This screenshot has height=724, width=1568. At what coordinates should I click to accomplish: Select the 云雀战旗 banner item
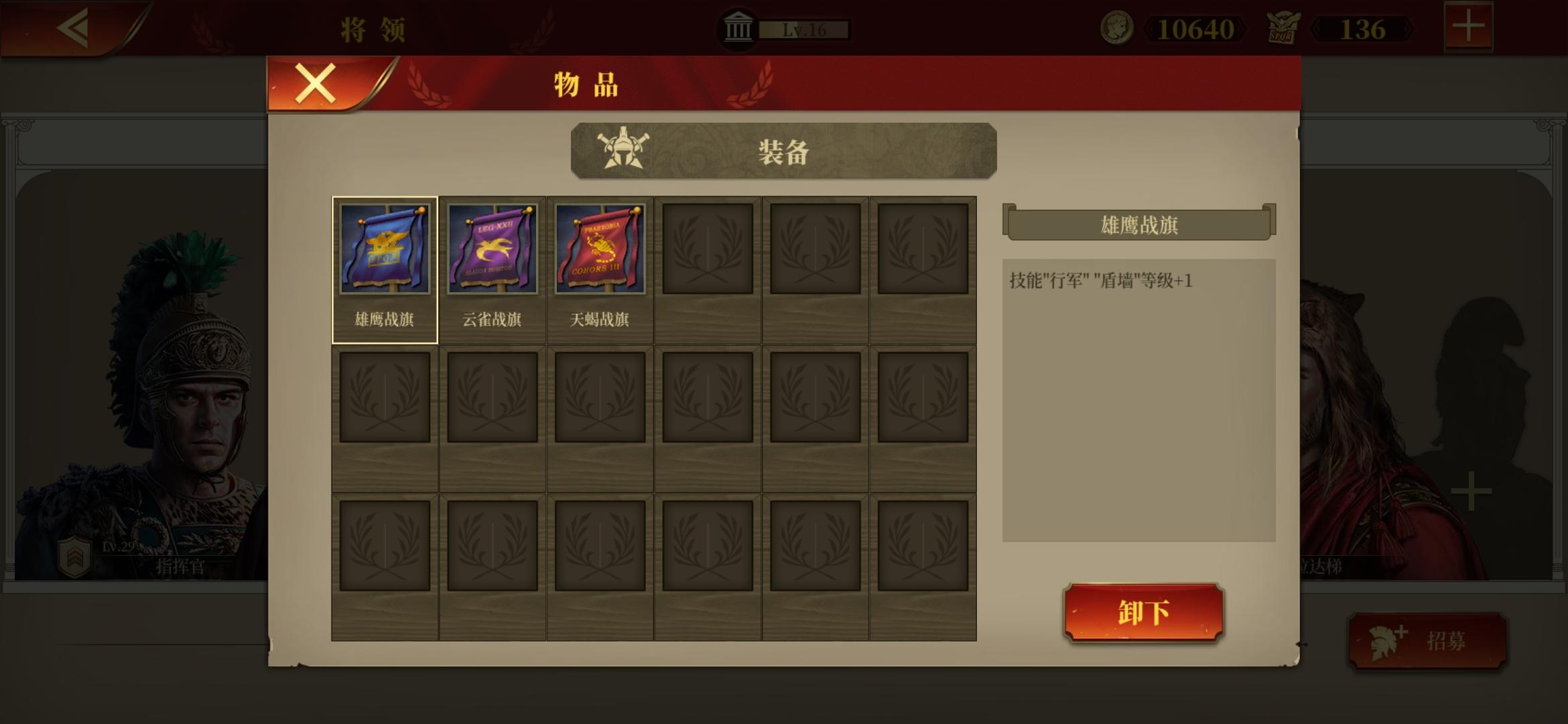pyautogui.click(x=493, y=247)
